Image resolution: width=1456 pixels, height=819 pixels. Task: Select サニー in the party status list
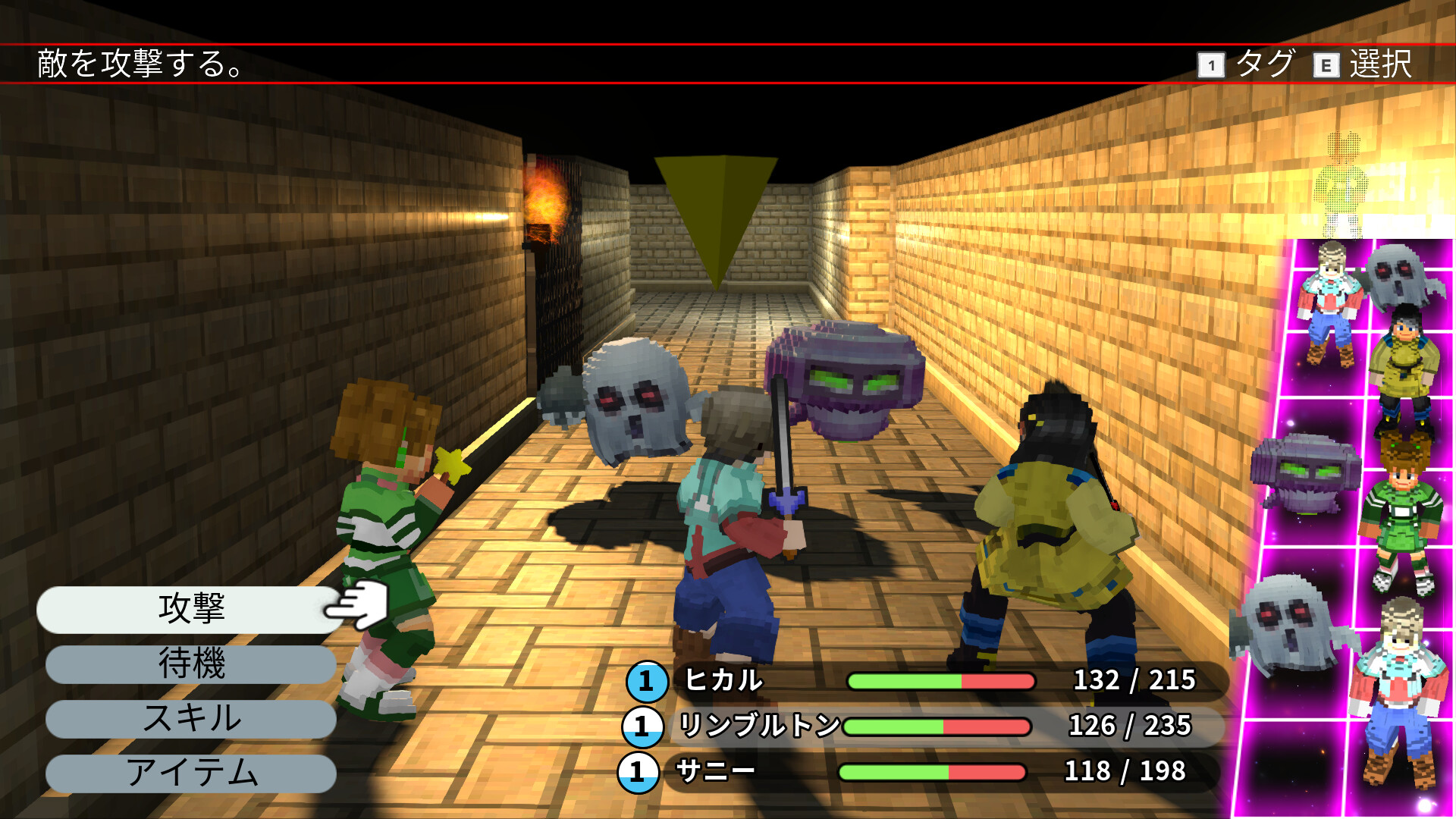click(714, 771)
